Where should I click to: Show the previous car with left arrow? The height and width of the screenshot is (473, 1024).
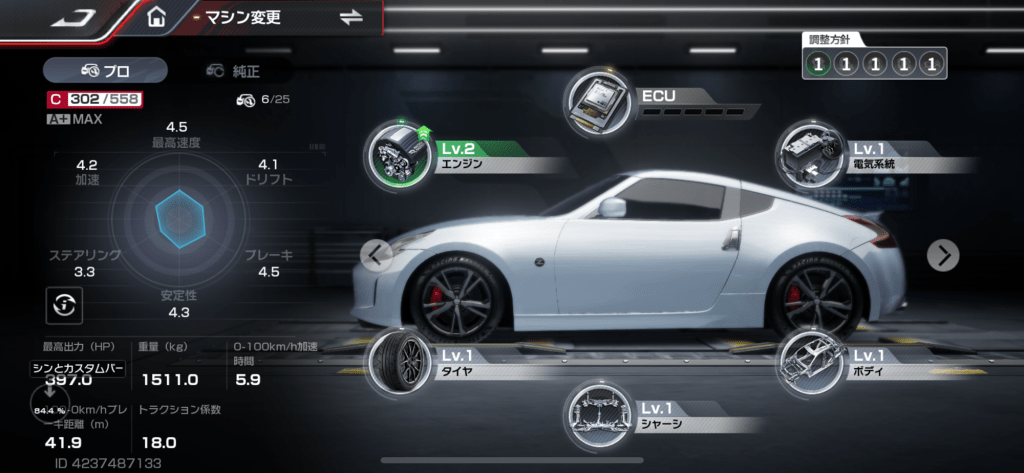point(375,255)
